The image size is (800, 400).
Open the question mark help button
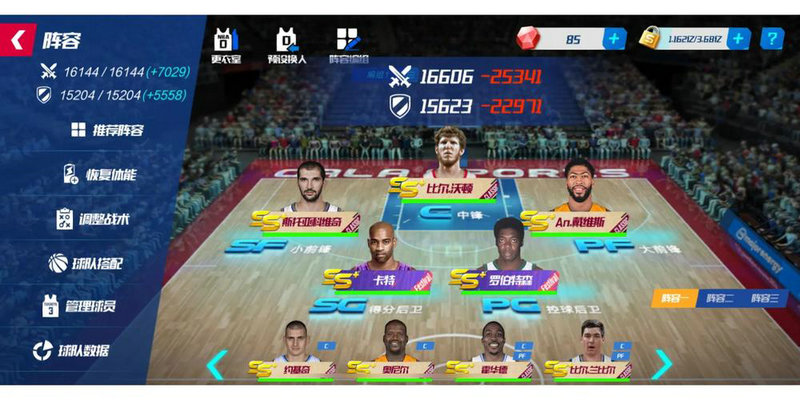coord(772,40)
